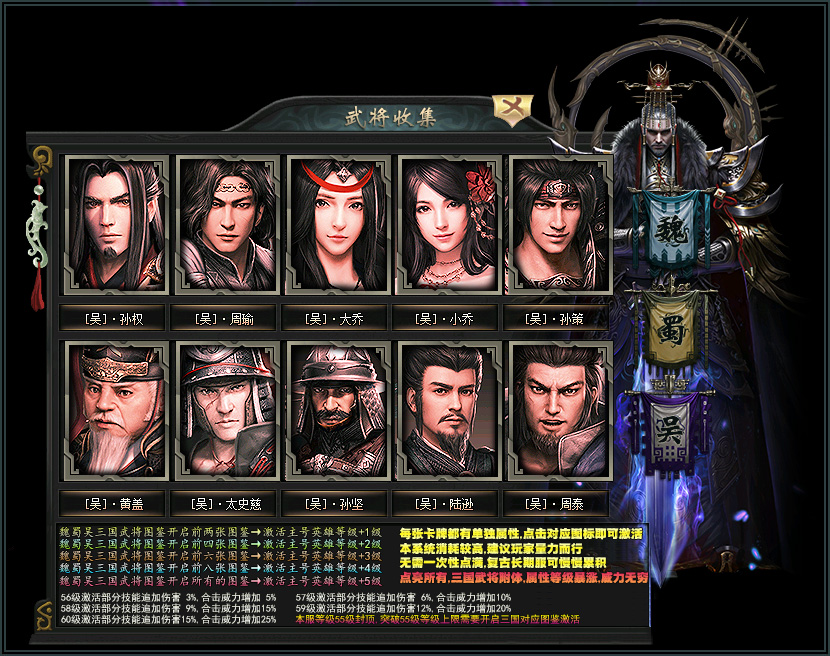This screenshot has height=656, width=830.
Task: Activate the 孙坚 portrait card
Action: (337, 410)
